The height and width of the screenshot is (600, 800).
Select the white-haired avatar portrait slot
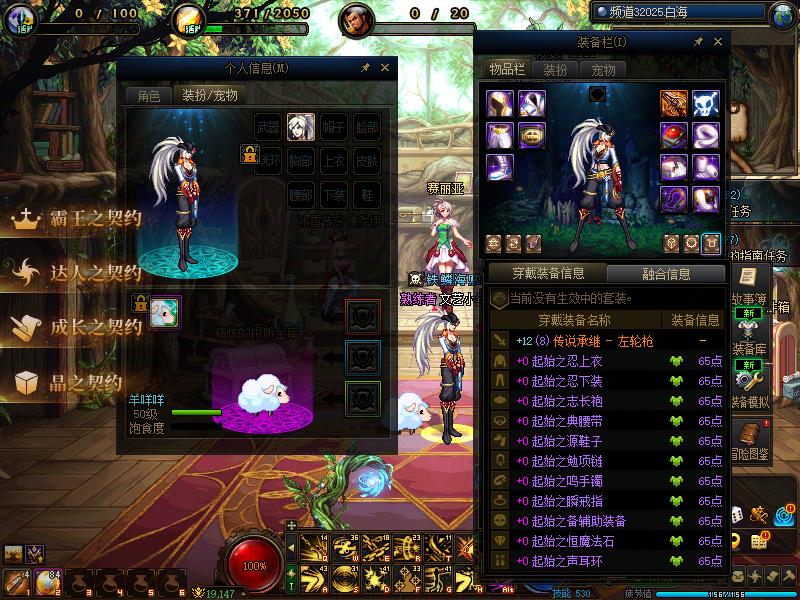pos(301,127)
